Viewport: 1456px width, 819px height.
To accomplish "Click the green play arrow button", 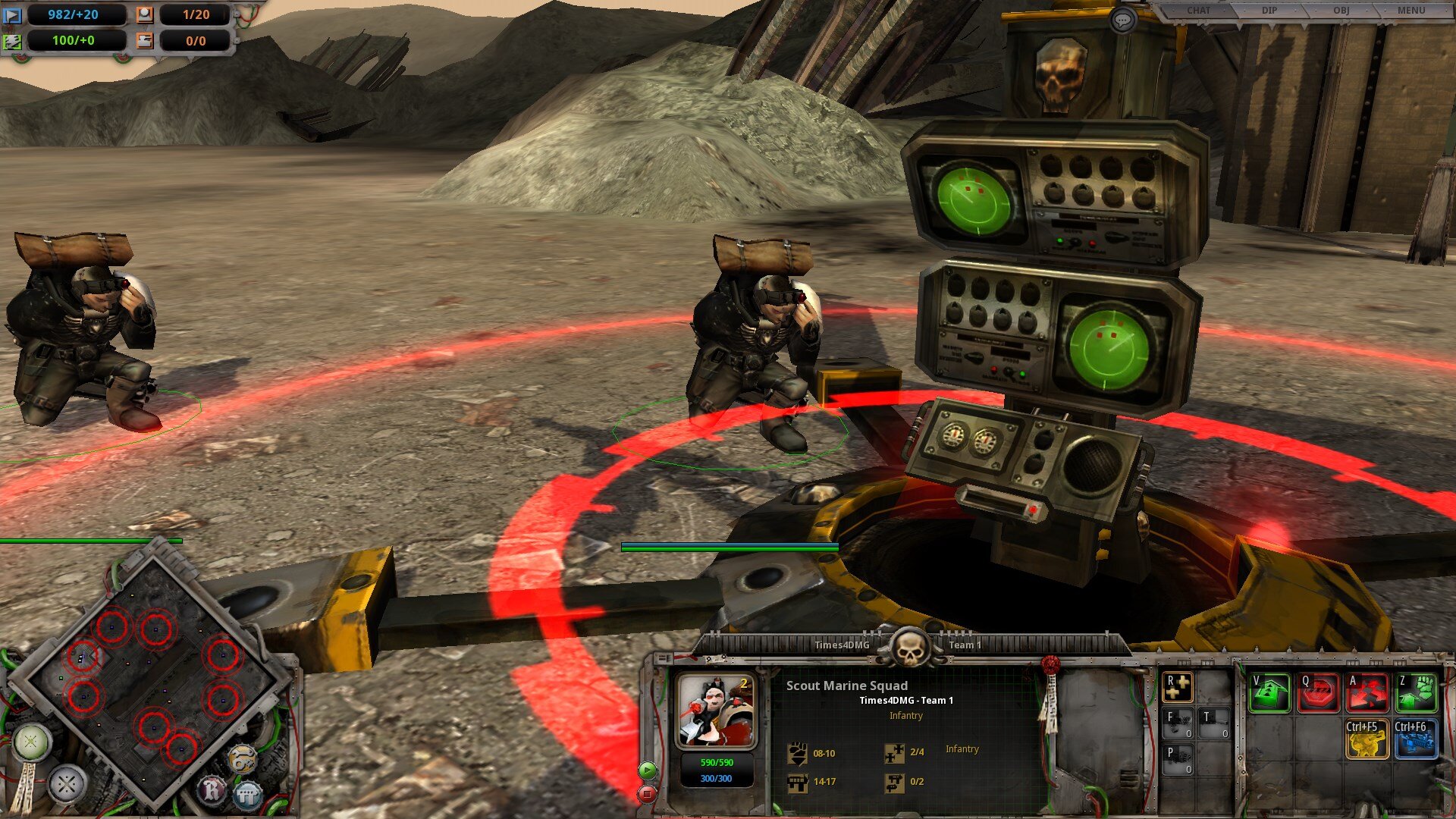I will [x=647, y=770].
